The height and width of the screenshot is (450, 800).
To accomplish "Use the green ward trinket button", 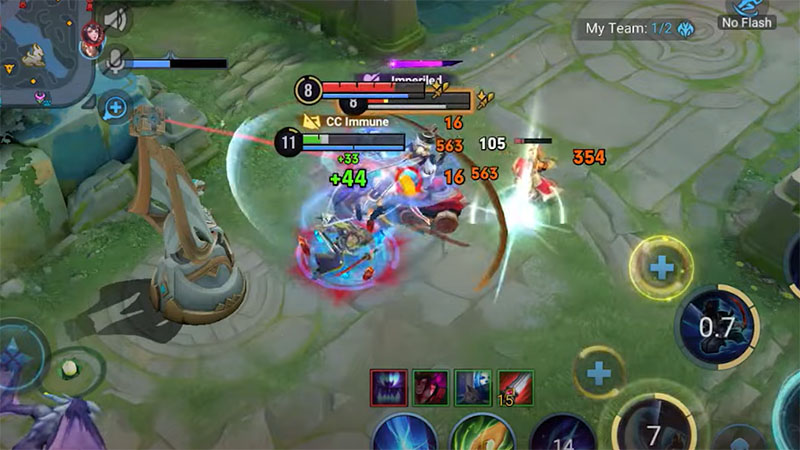I will (70, 370).
